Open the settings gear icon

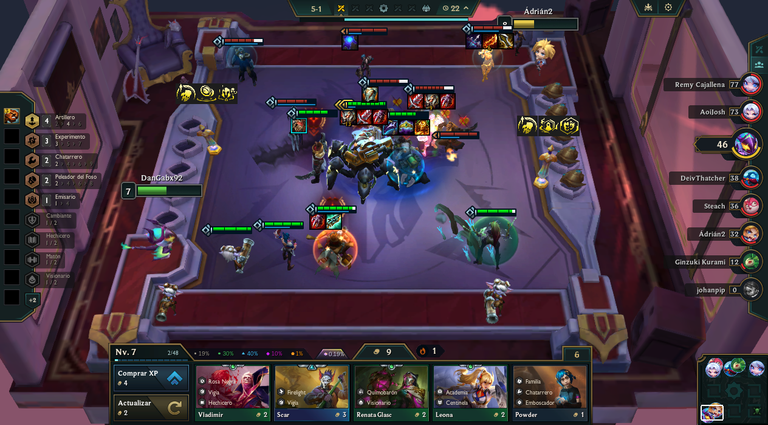[x=668, y=7]
